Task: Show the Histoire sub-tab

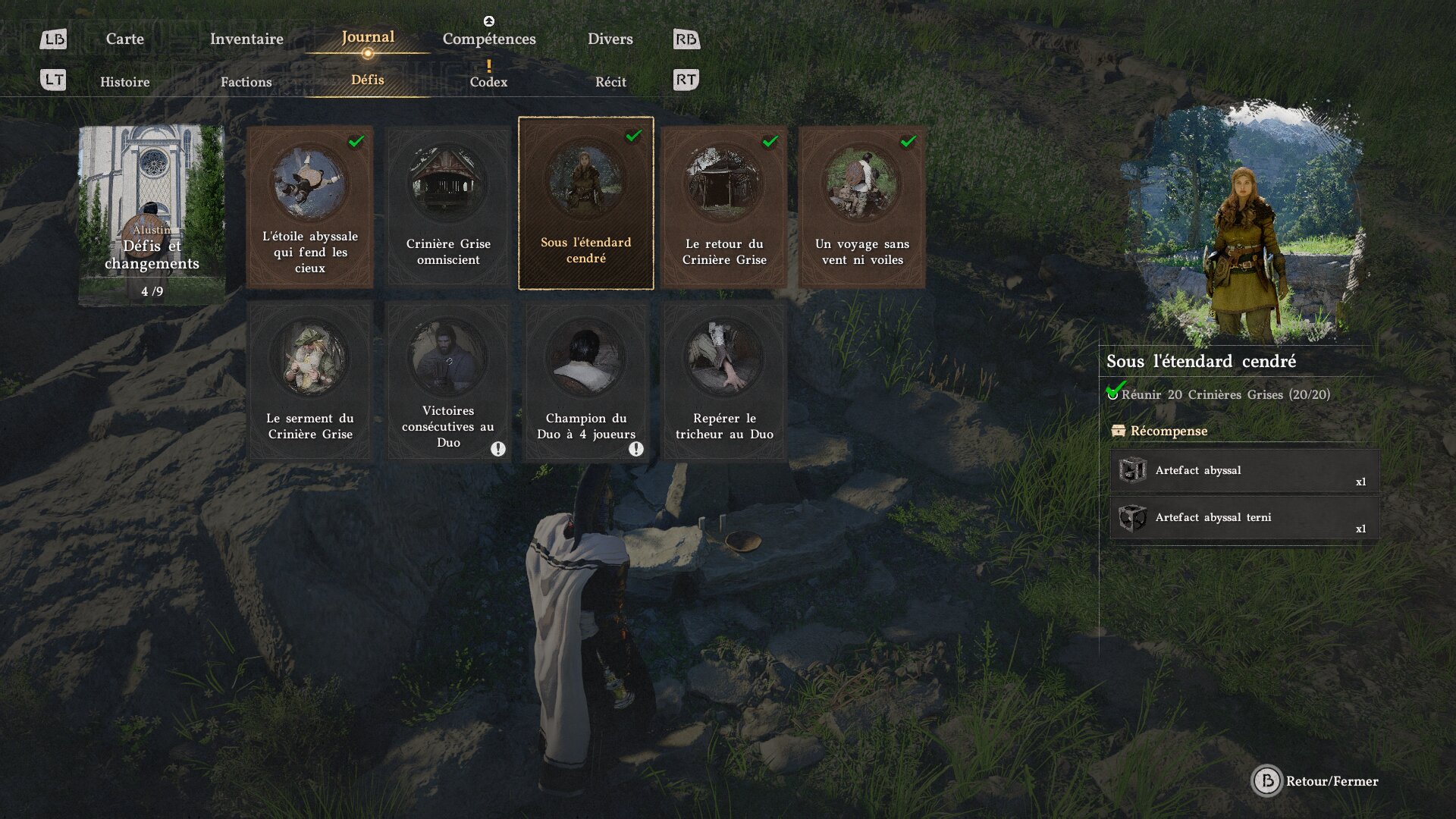Action: [125, 82]
